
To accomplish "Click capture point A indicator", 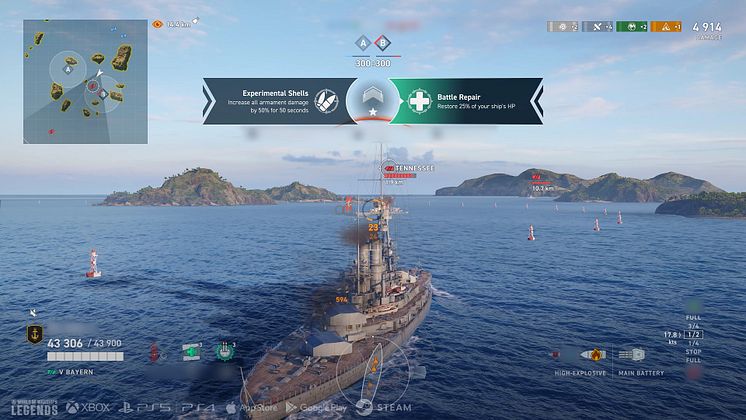I will 364,43.
